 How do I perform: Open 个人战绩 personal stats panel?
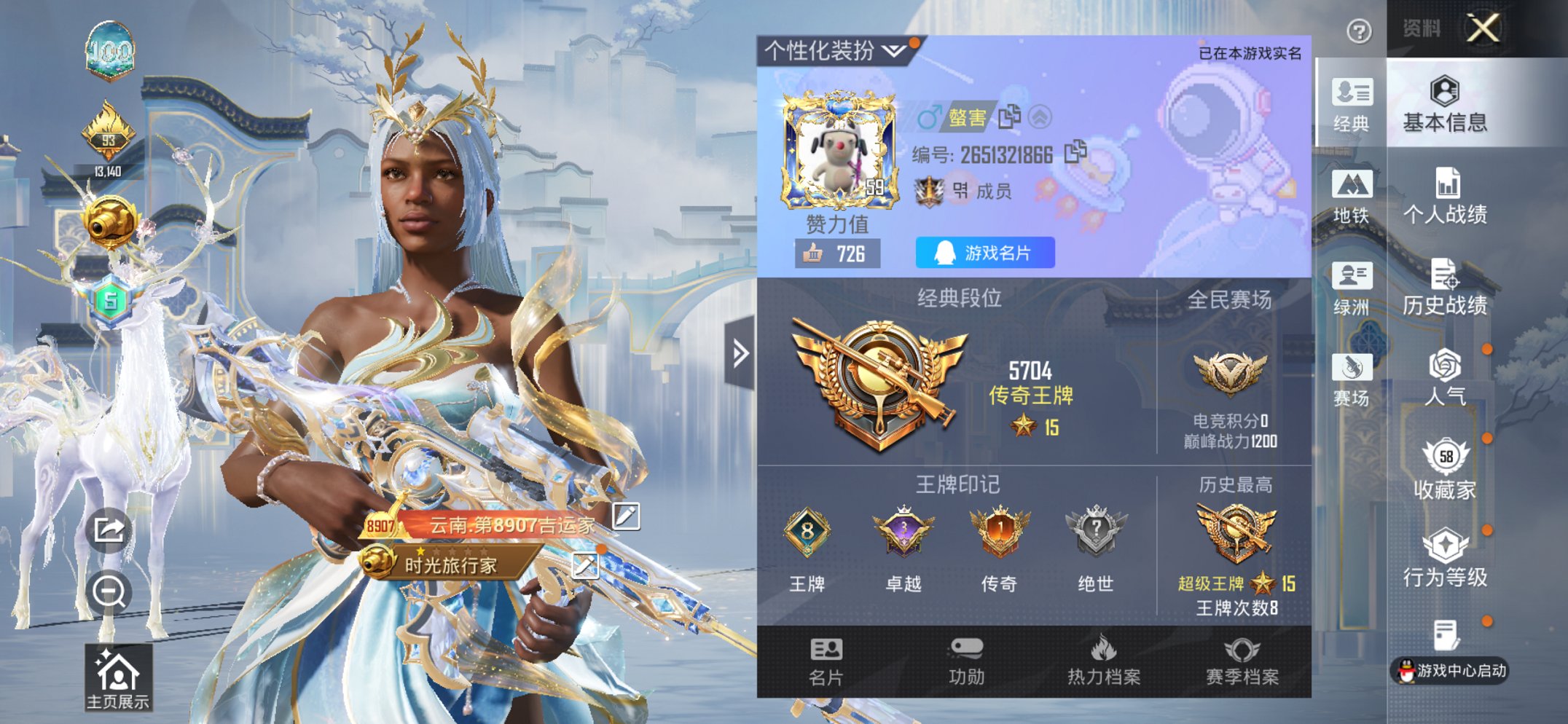(x=1447, y=197)
